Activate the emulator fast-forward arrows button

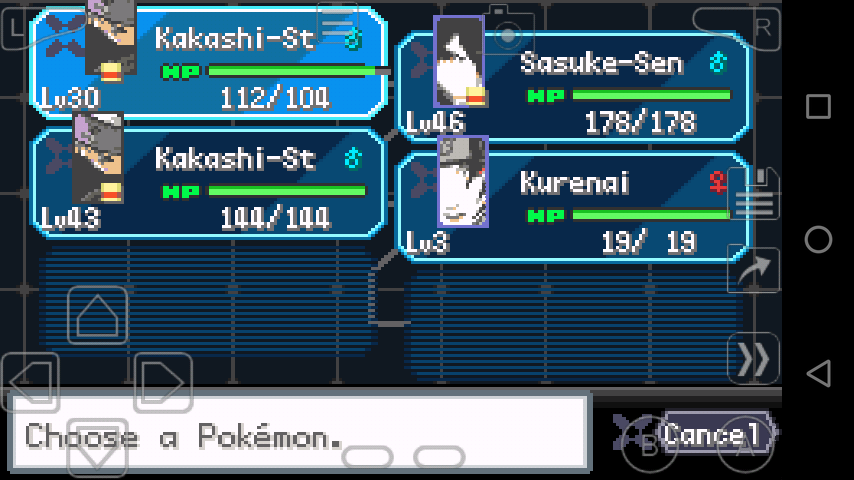click(x=753, y=358)
